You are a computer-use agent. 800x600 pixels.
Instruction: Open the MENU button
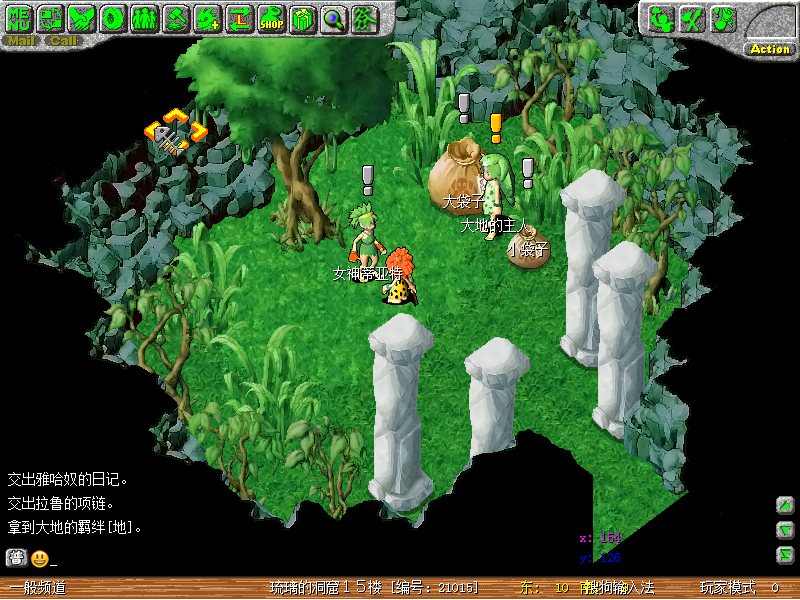pos(20,17)
